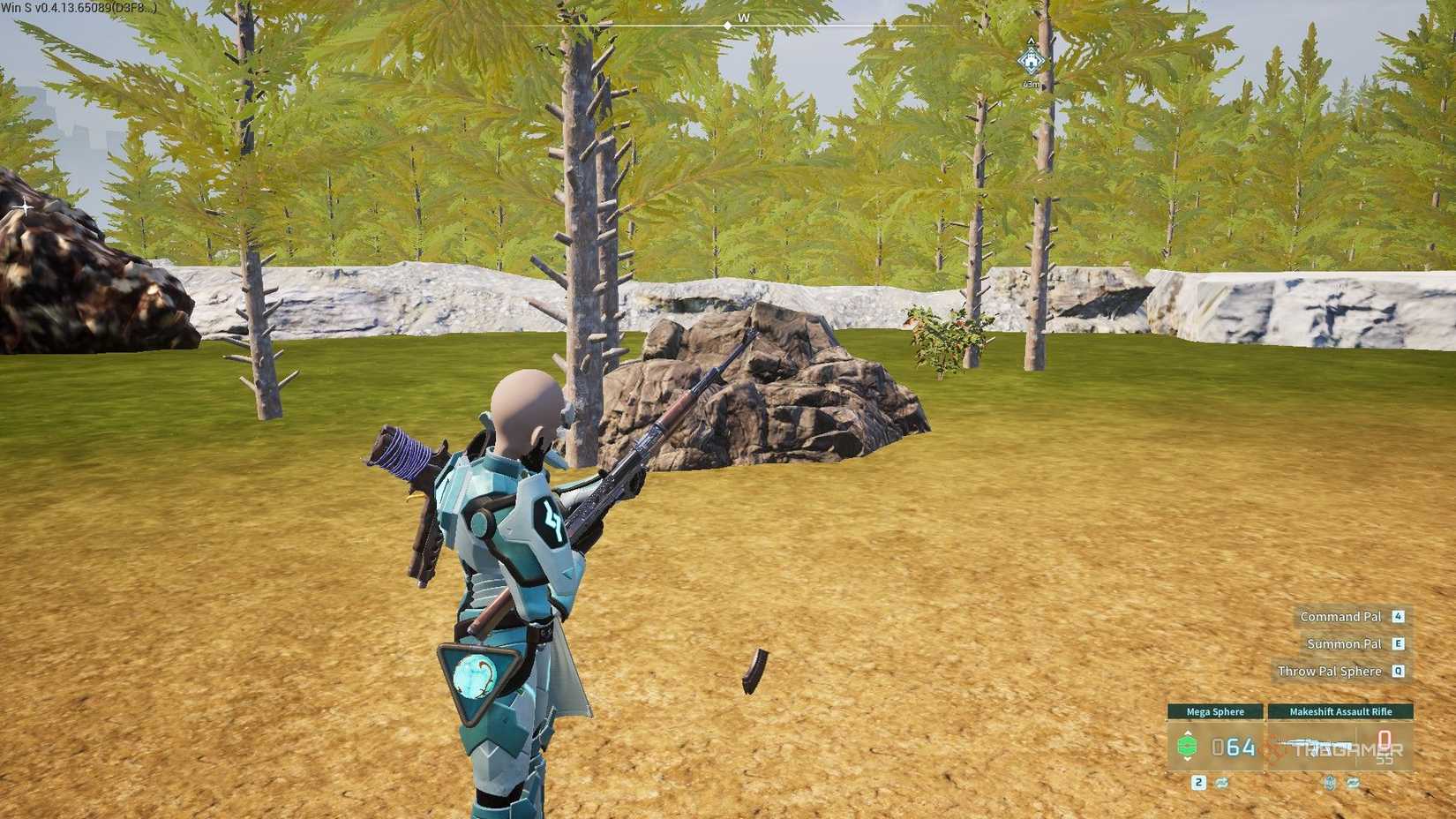This screenshot has width=1456, height=819.
Task: Select the Makeshift Assault Rifle slot header
Action: (x=1341, y=711)
